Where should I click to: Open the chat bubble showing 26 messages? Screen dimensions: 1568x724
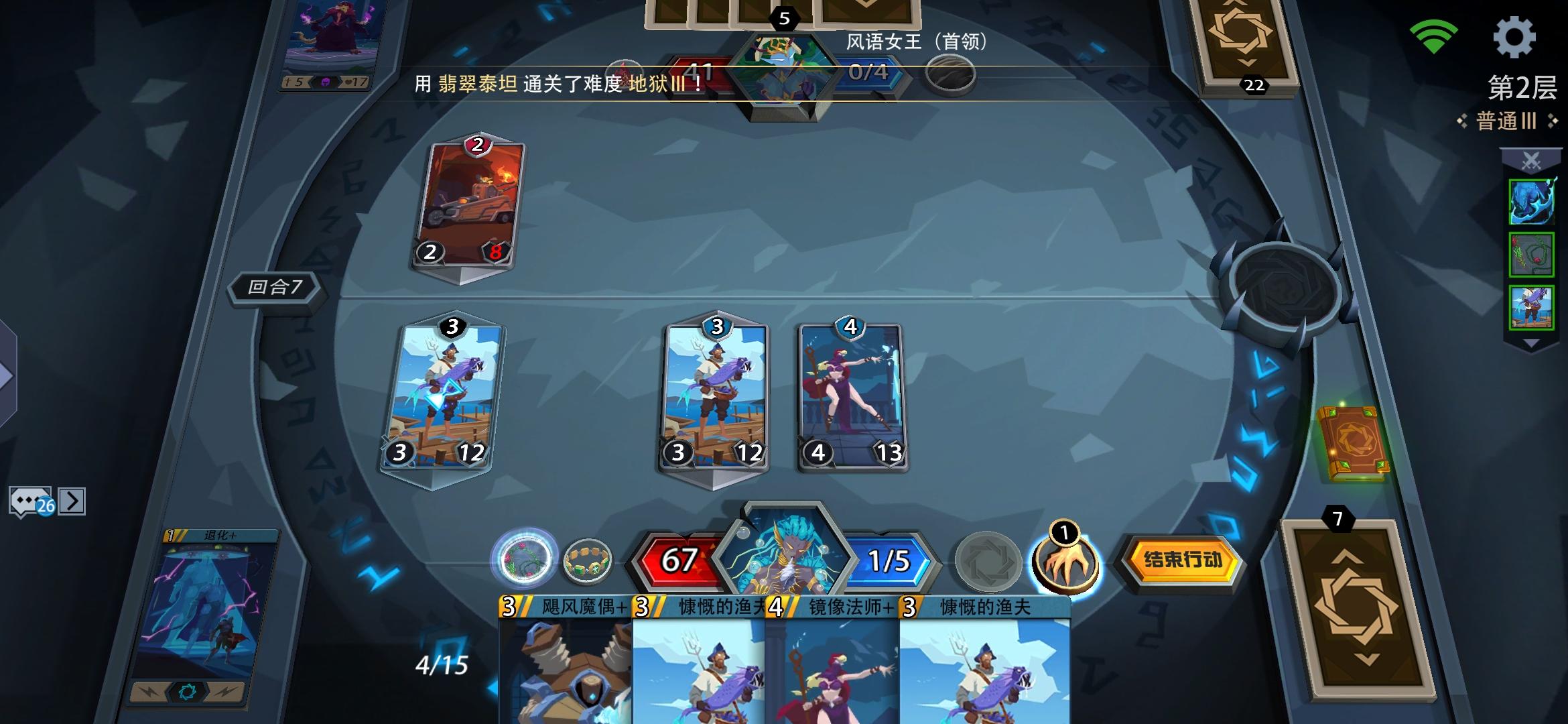[30, 499]
